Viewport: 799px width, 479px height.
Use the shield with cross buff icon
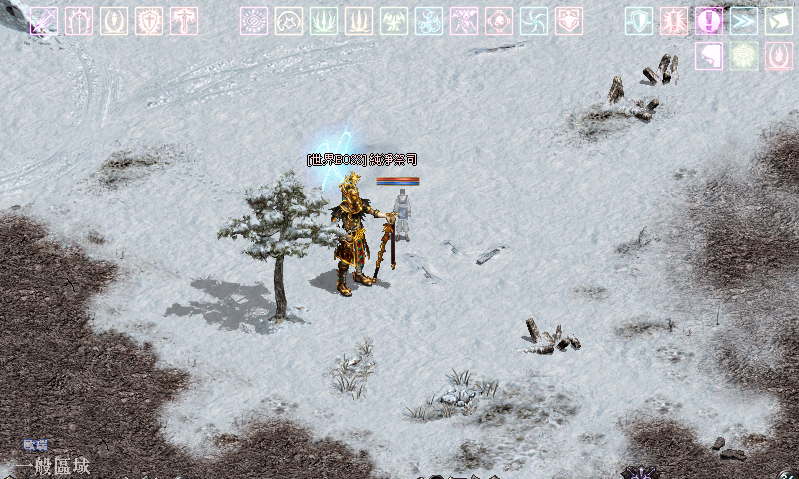[149, 21]
